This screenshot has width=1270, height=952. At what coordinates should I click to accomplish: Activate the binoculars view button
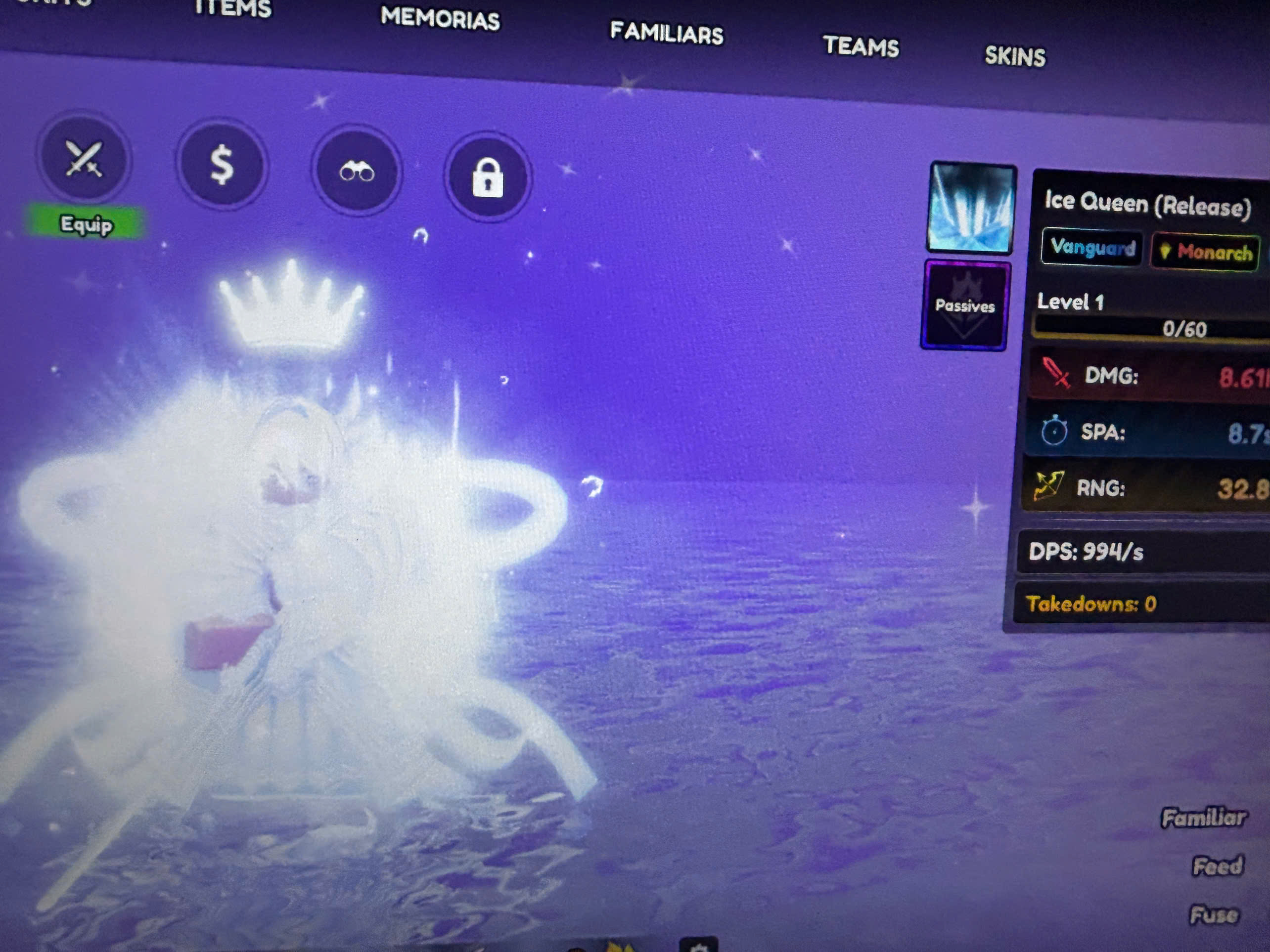(357, 171)
